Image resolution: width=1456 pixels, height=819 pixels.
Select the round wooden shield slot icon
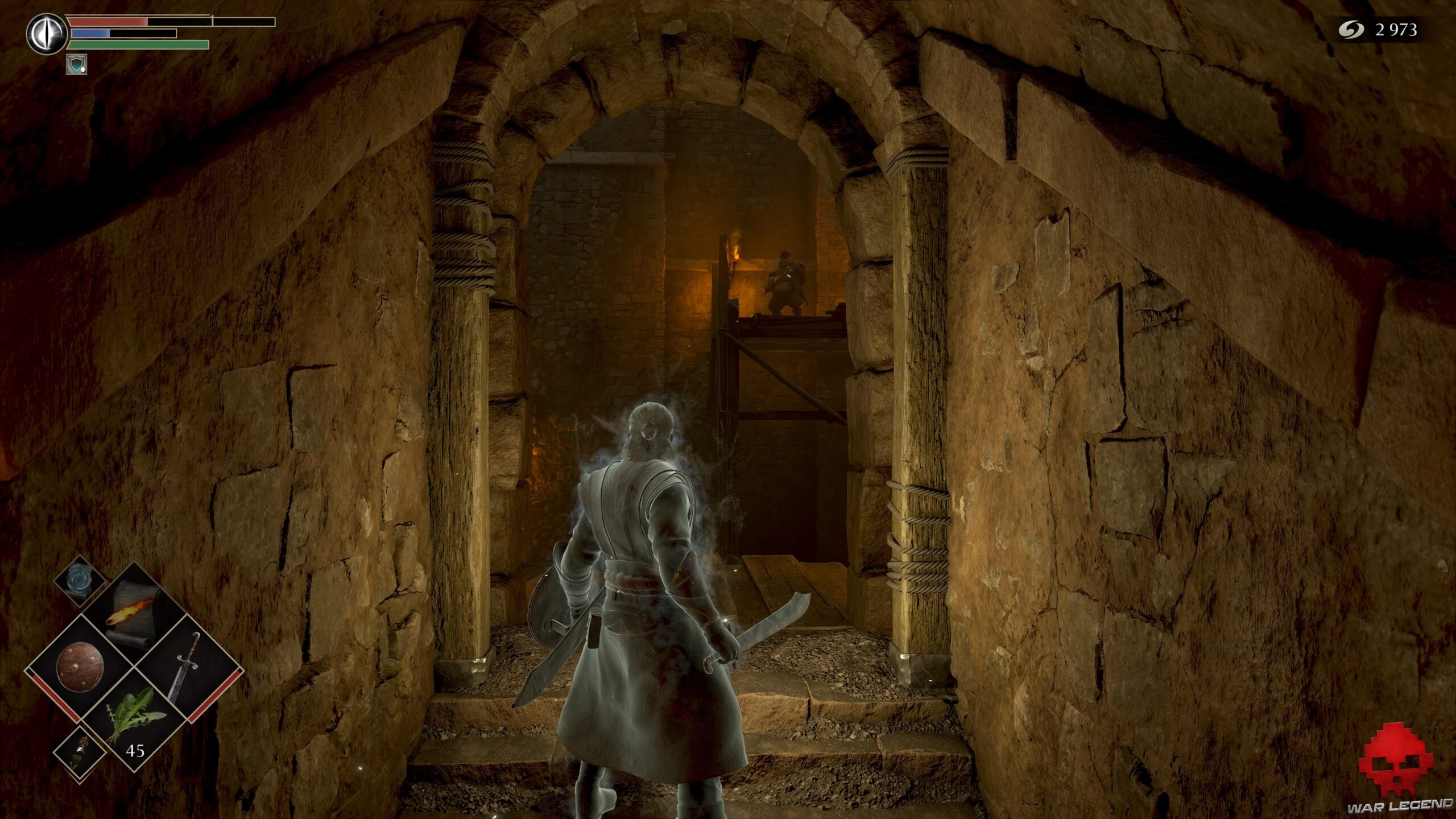tap(81, 665)
